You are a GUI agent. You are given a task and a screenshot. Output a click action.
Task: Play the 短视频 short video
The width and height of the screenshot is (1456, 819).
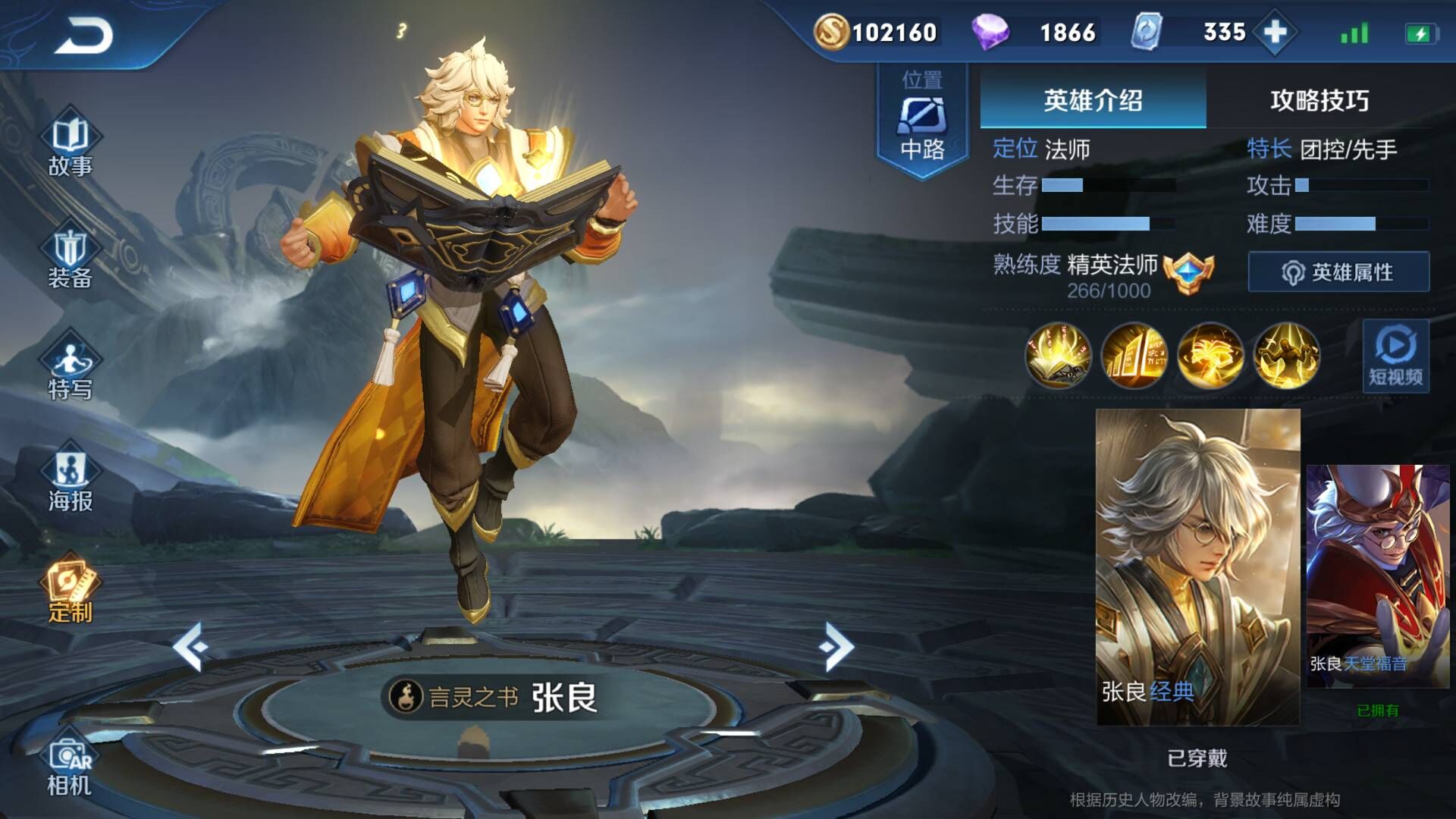point(1395,356)
